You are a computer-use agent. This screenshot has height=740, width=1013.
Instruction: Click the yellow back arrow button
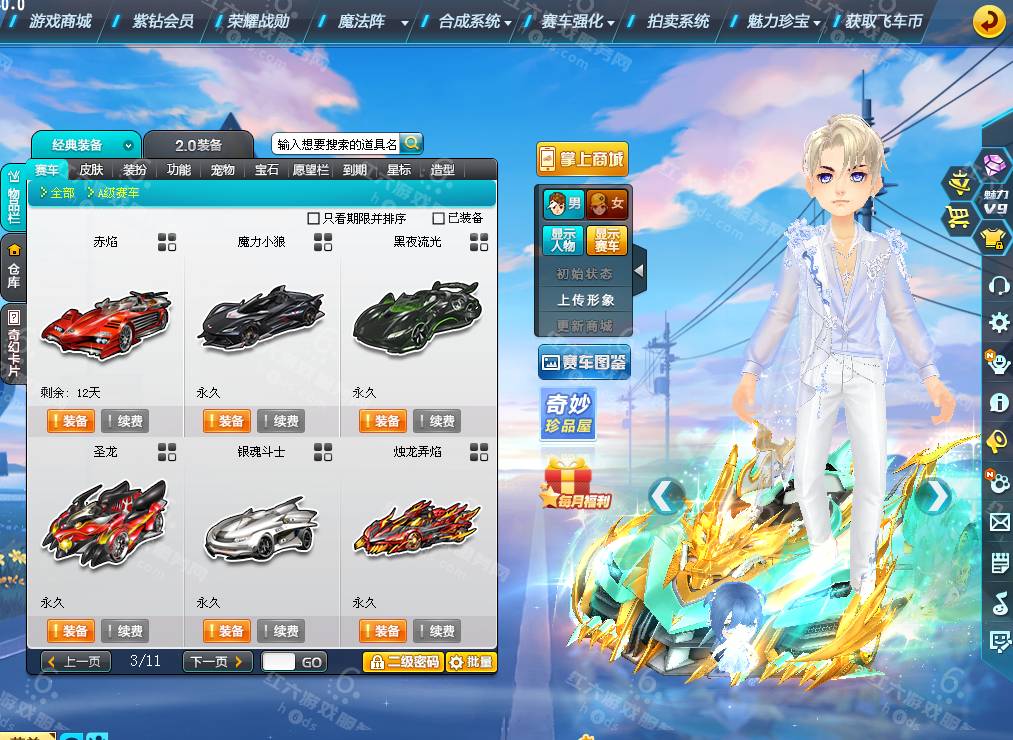[989, 21]
